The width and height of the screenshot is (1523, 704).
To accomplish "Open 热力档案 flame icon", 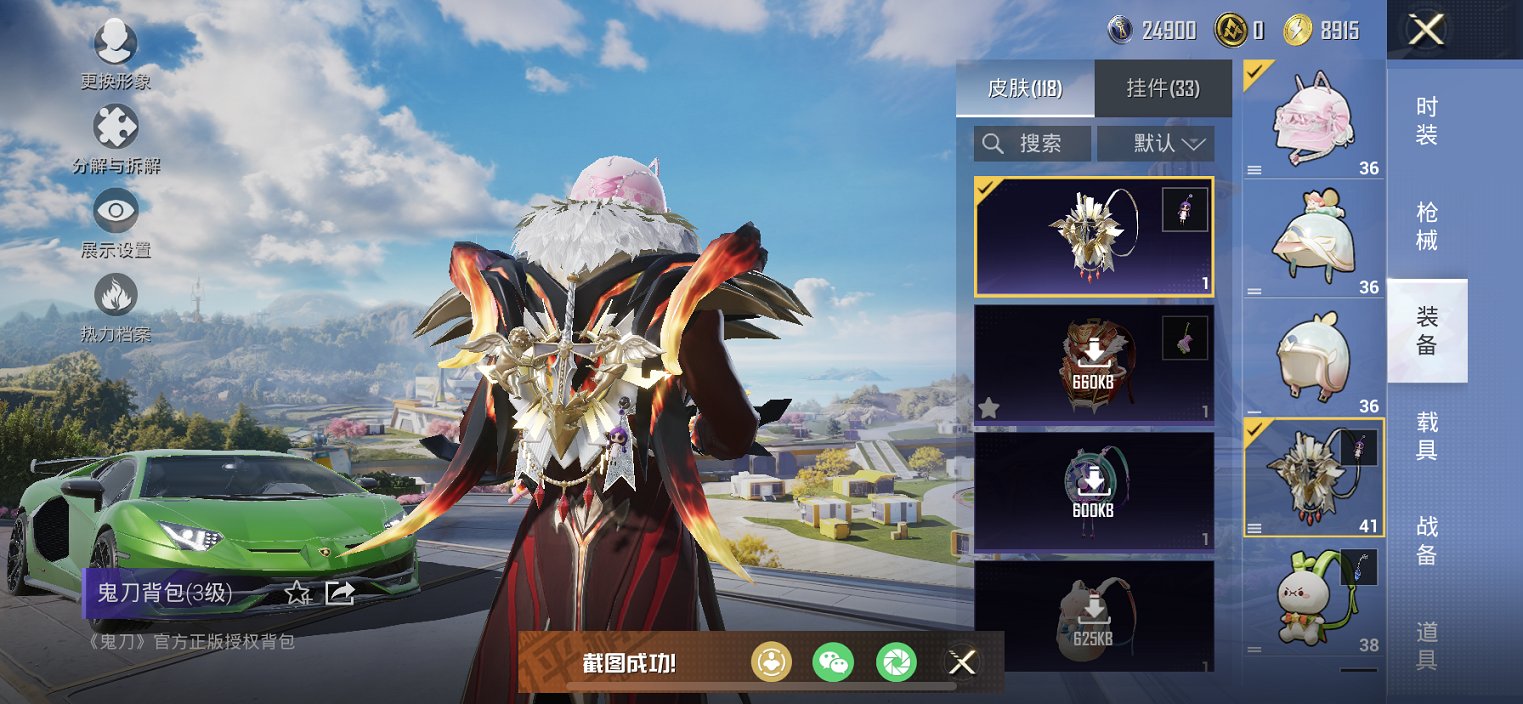I will (x=116, y=296).
